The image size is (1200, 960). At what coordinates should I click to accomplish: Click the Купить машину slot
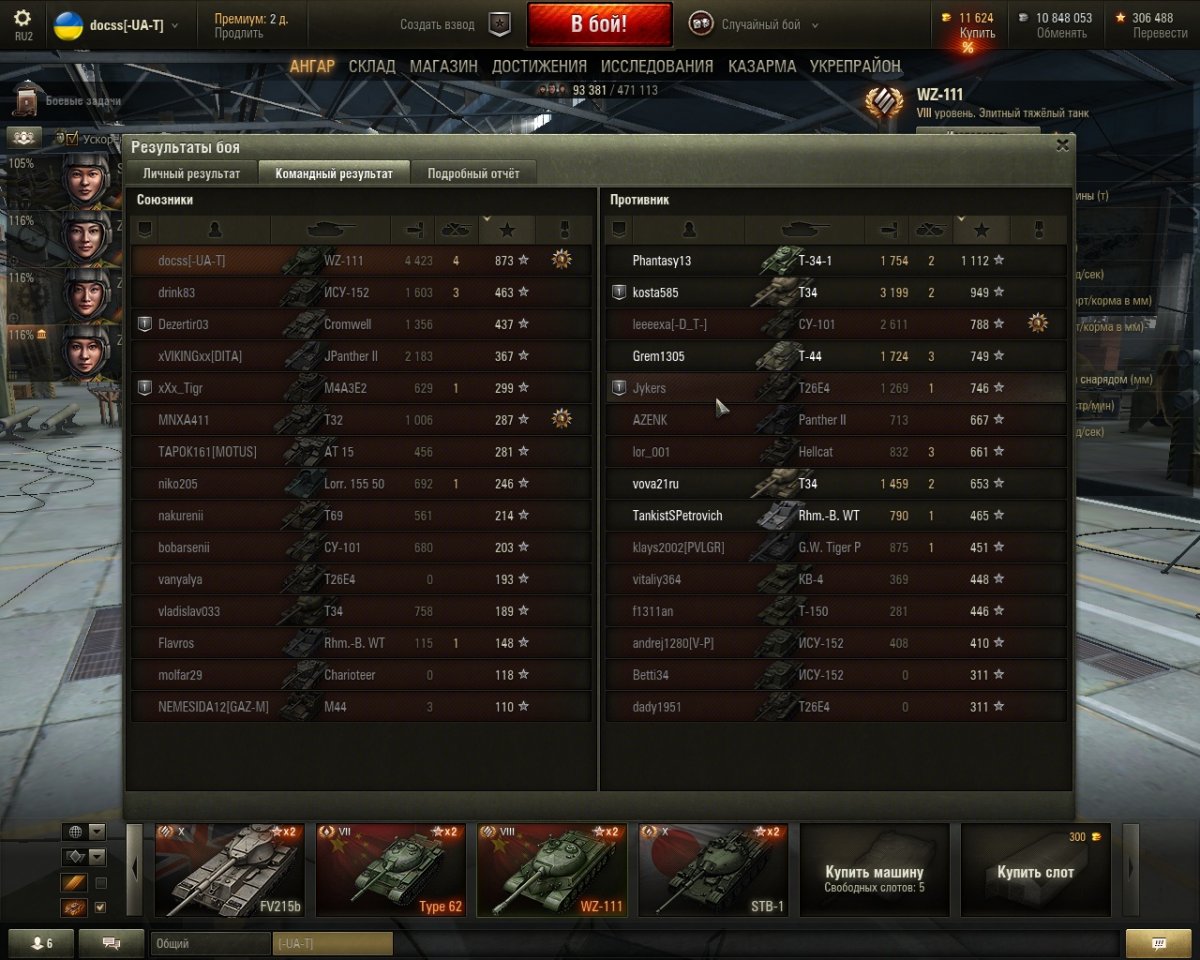click(x=874, y=869)
